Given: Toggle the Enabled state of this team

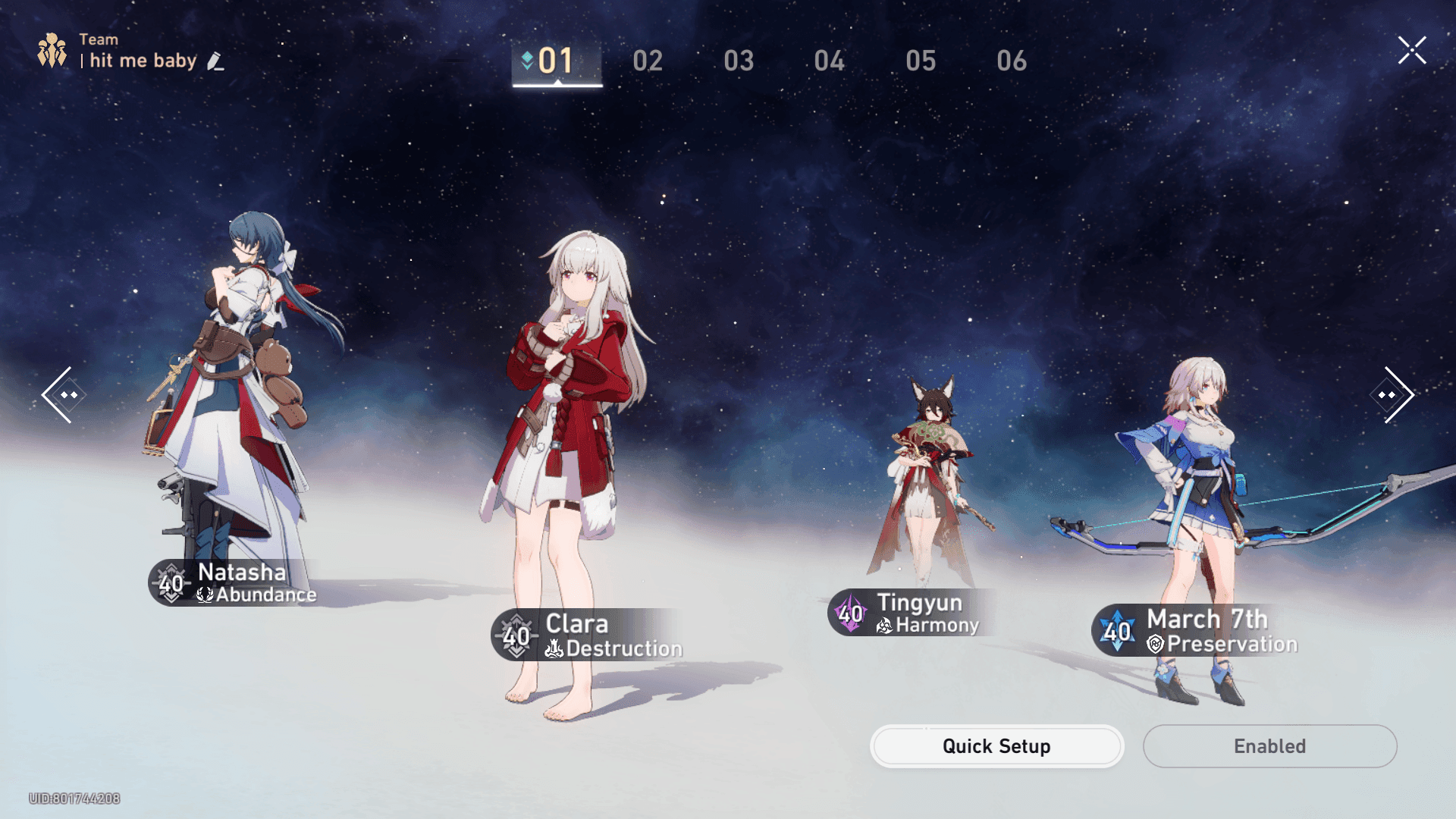Looking at the screenshot, I should [1269, 746].
